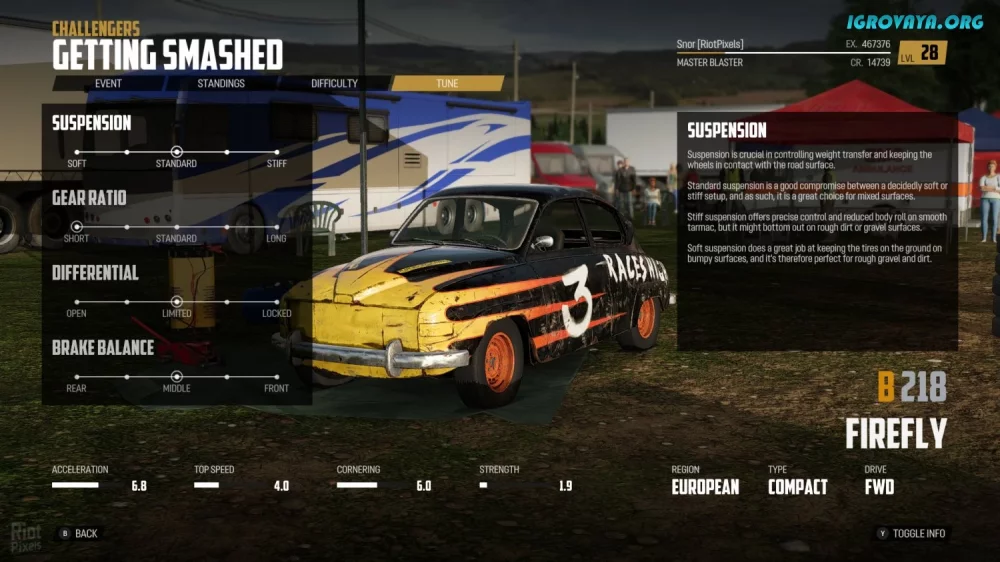The image size is (1000, 562).
Task: Set brake balance to Middle
Action: (x=176, y=376)
